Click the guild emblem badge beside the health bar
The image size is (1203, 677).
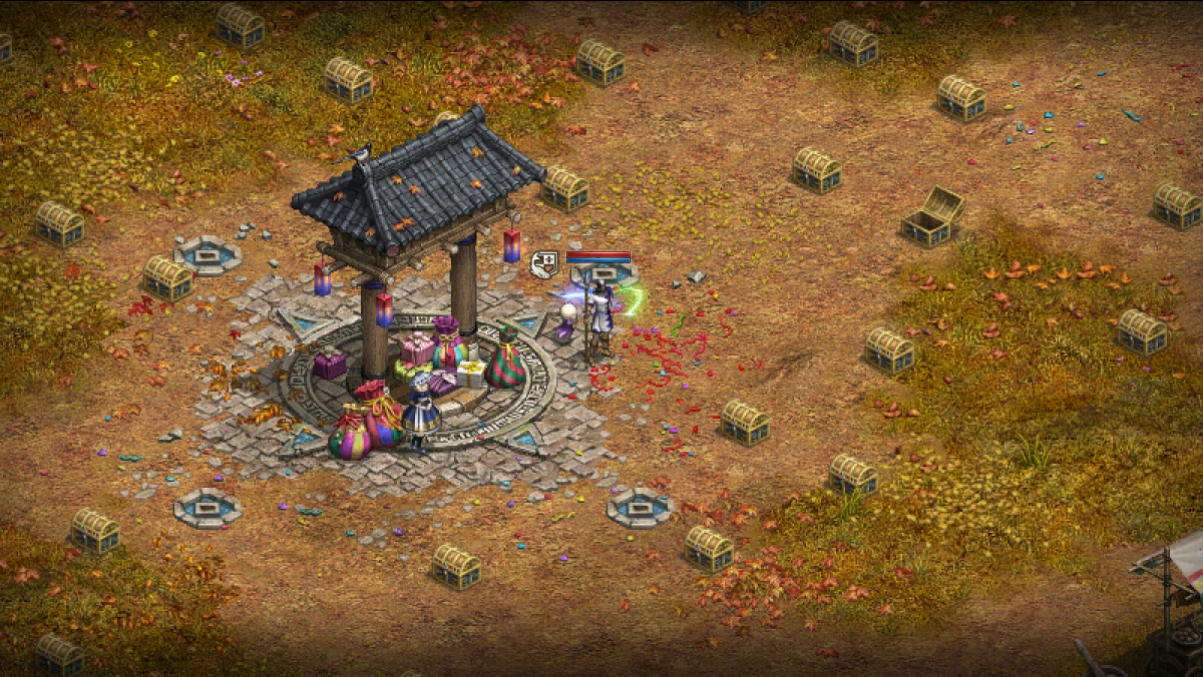(545, 264)
